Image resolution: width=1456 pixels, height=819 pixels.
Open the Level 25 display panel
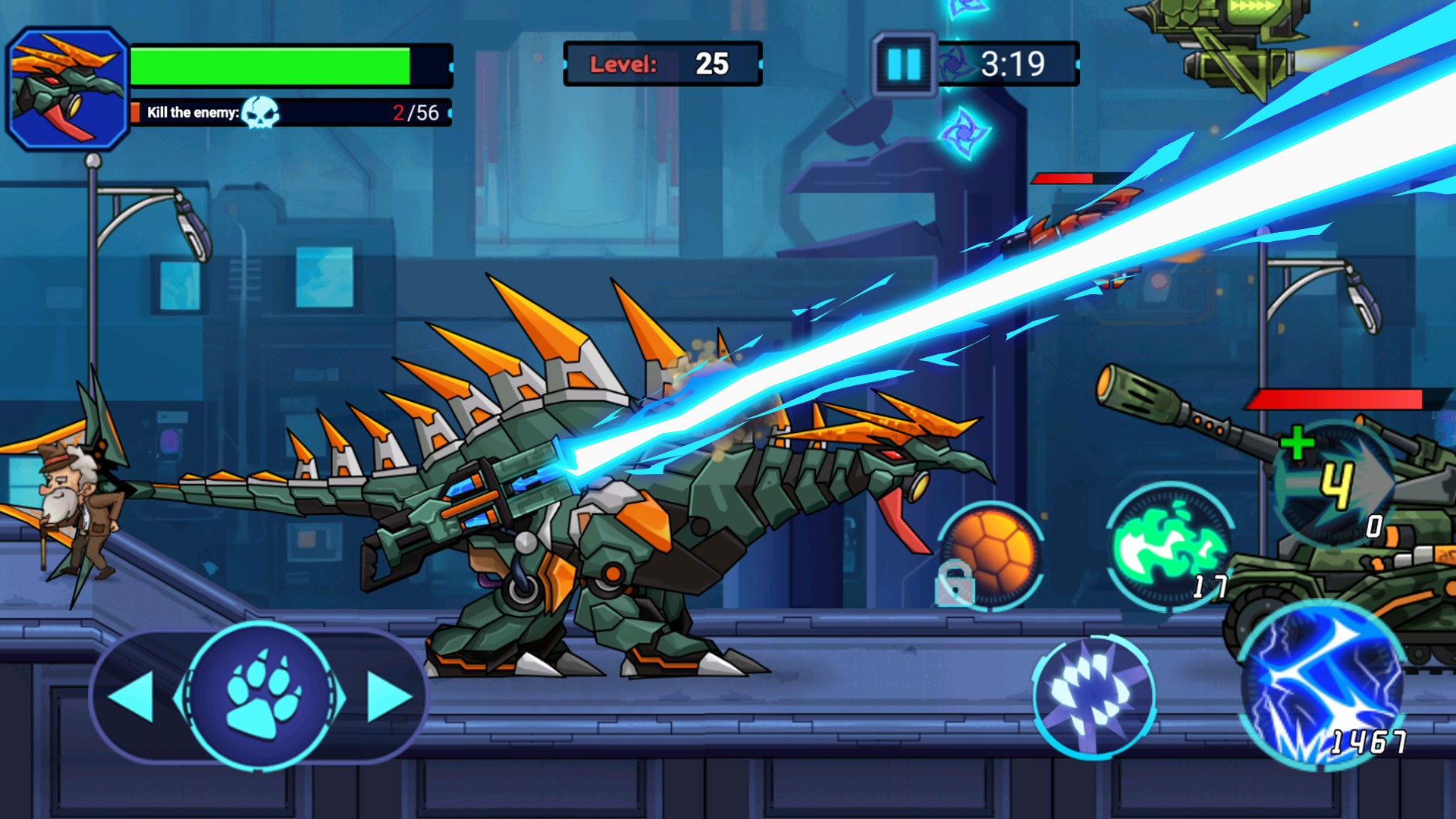click(664, 64)
